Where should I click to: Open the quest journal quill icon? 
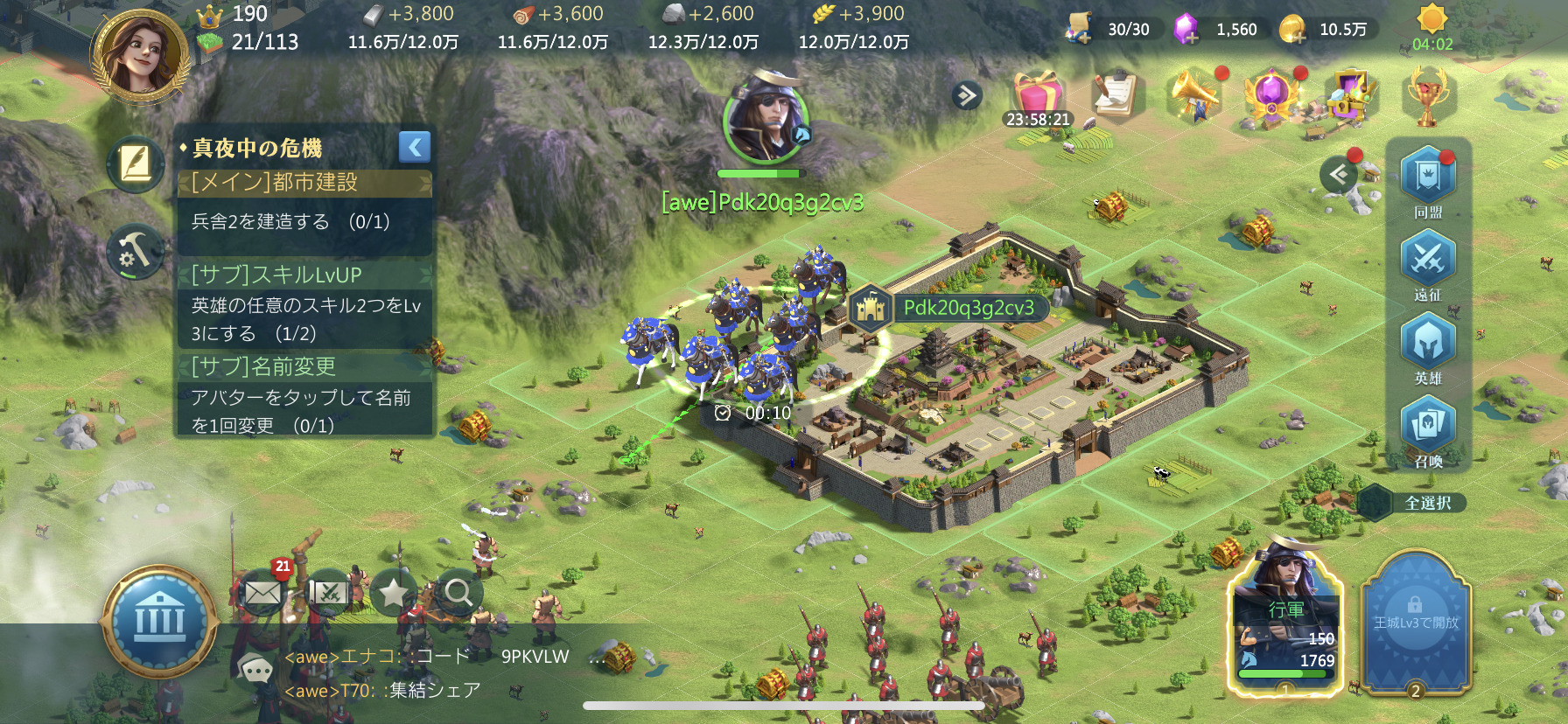coord(136,164)
